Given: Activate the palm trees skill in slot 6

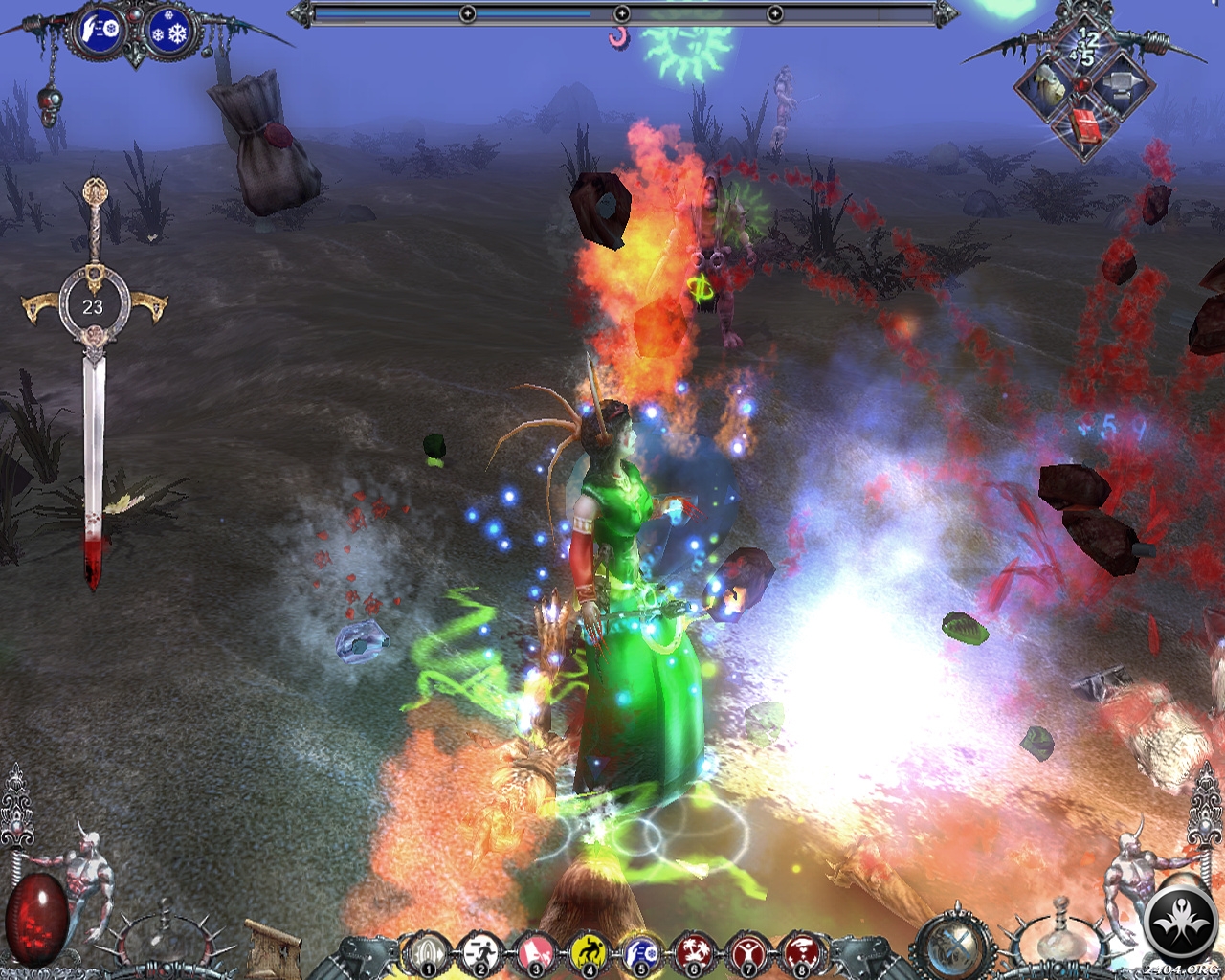Looking at the screenshot, I should coord(693,954).
